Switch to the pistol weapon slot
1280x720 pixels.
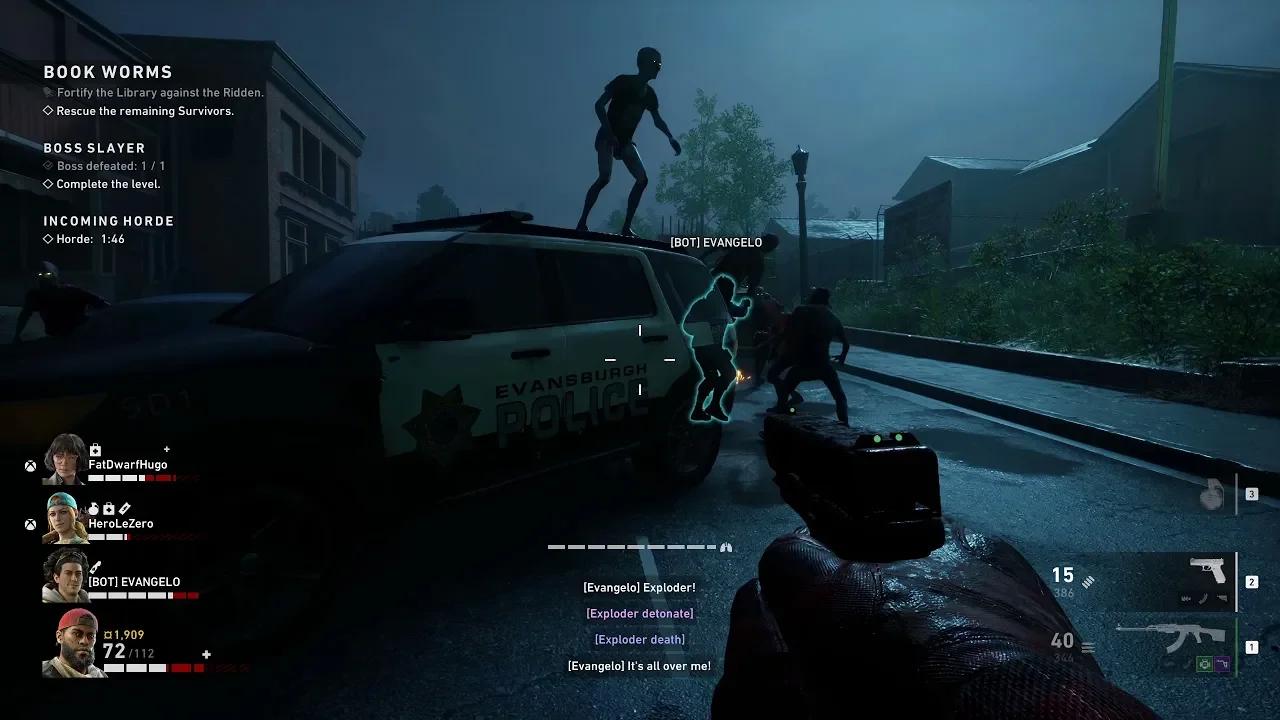click(x=1207, y=580)
